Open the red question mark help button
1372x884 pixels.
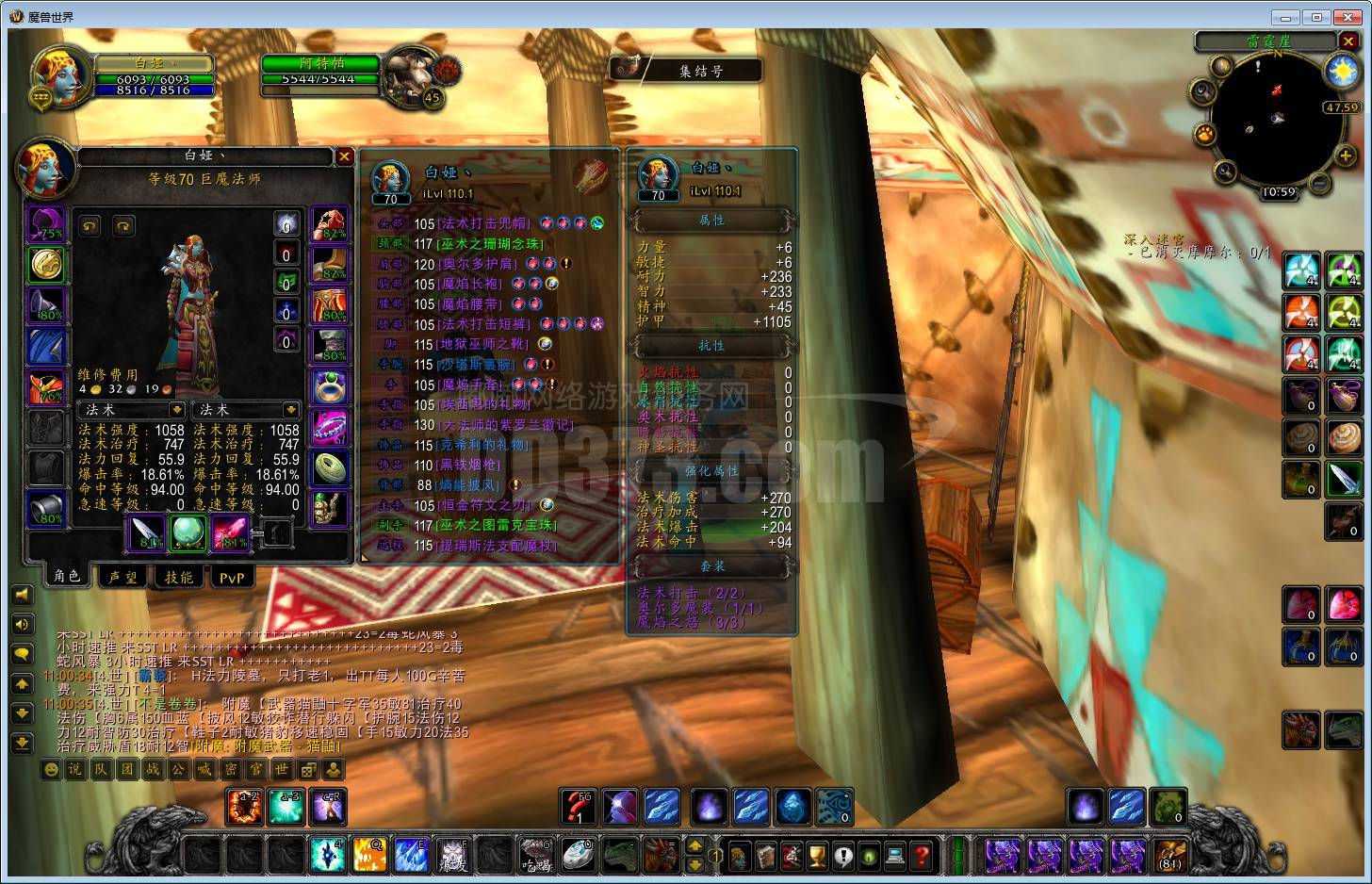(923, 856)
